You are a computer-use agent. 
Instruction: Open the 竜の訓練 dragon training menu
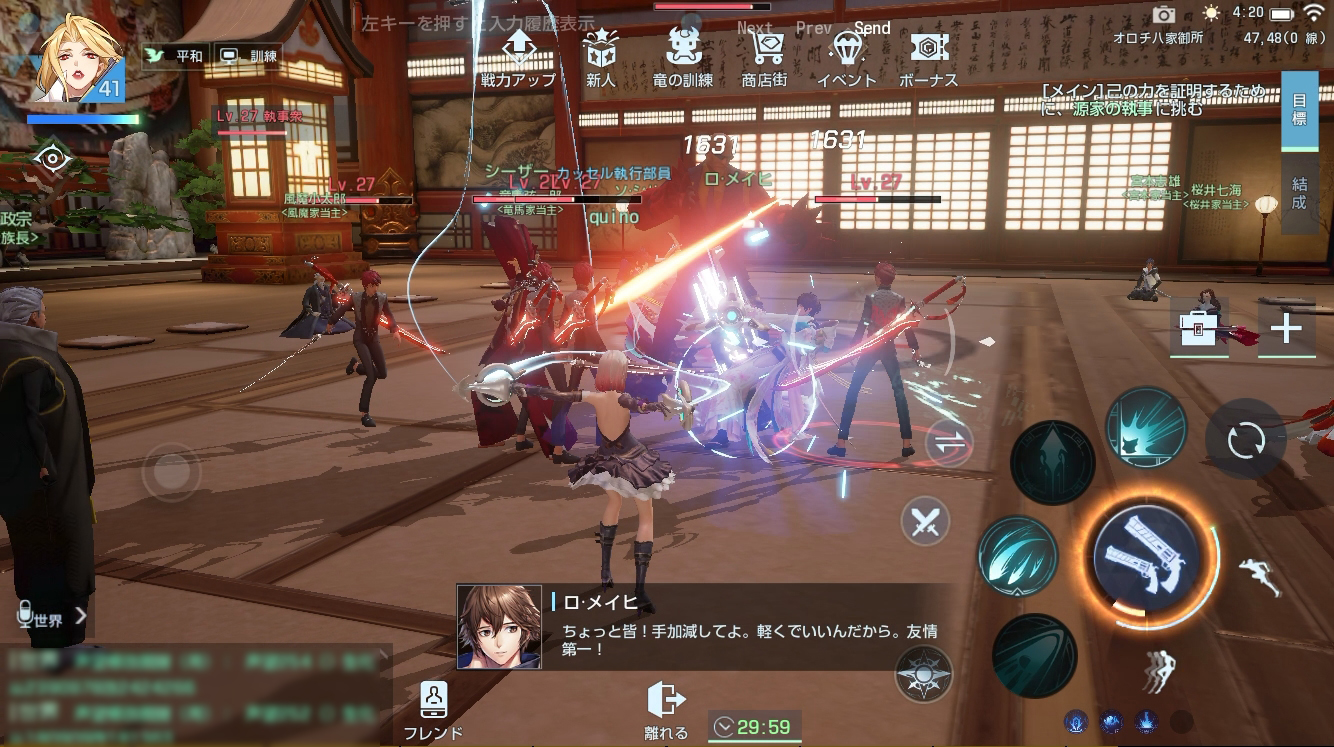click(683, 58)
